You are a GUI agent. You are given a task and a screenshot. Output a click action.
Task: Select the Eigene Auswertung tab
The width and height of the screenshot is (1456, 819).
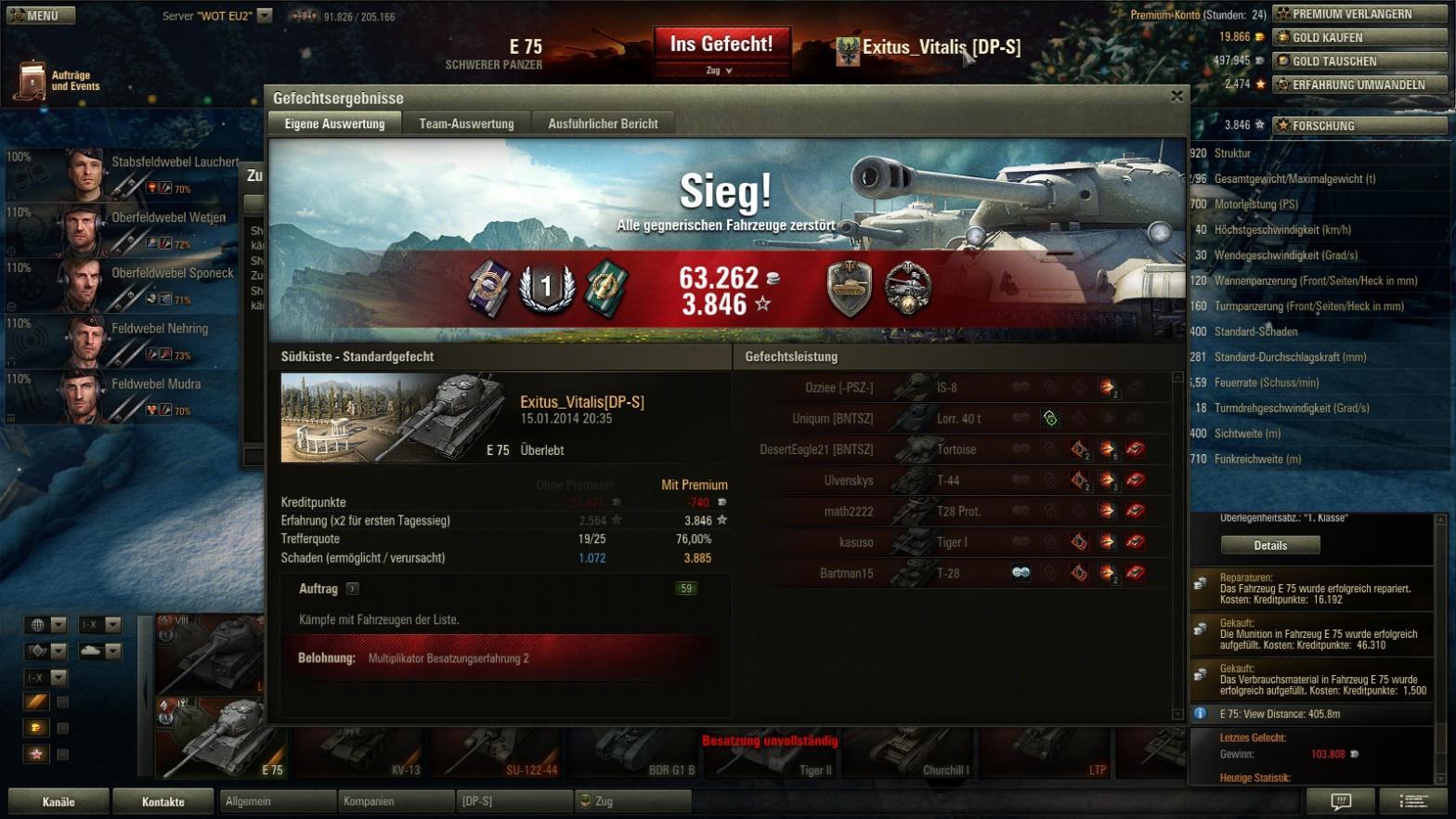point(334,123)
